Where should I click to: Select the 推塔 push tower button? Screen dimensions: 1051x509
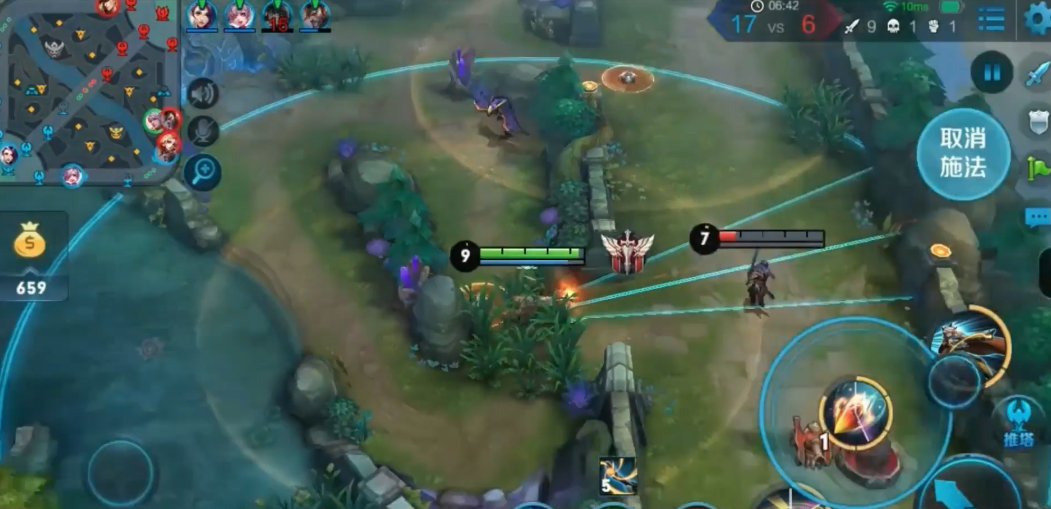(1018, 421)
